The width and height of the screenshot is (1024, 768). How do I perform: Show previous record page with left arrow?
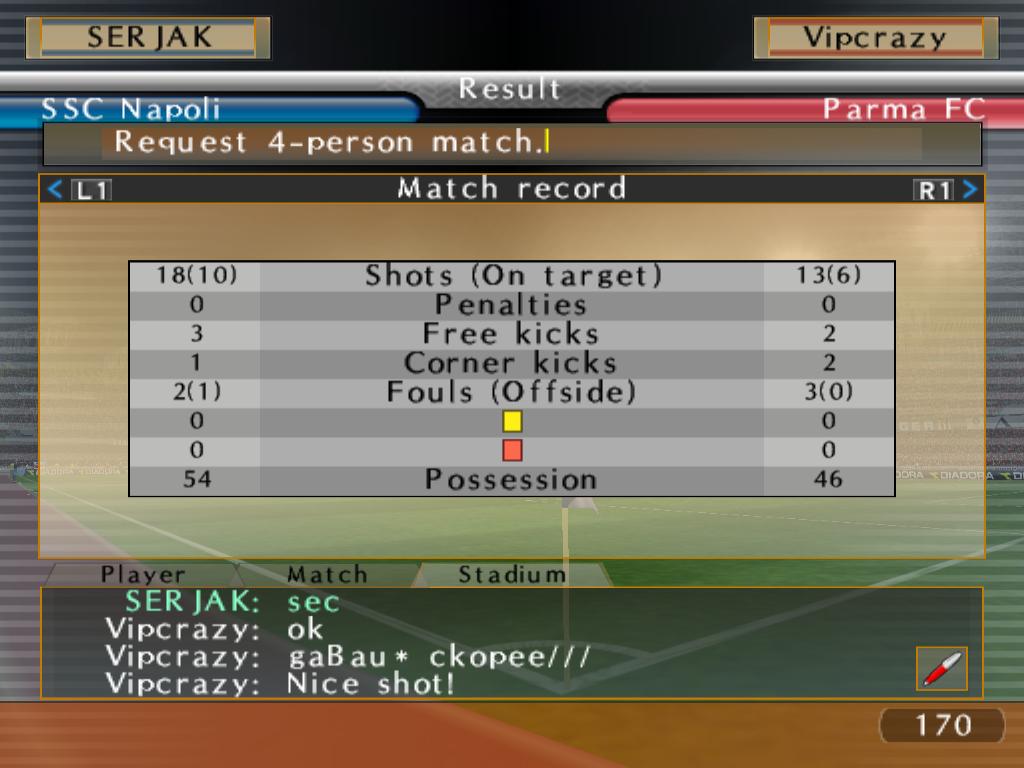[56, 189]
